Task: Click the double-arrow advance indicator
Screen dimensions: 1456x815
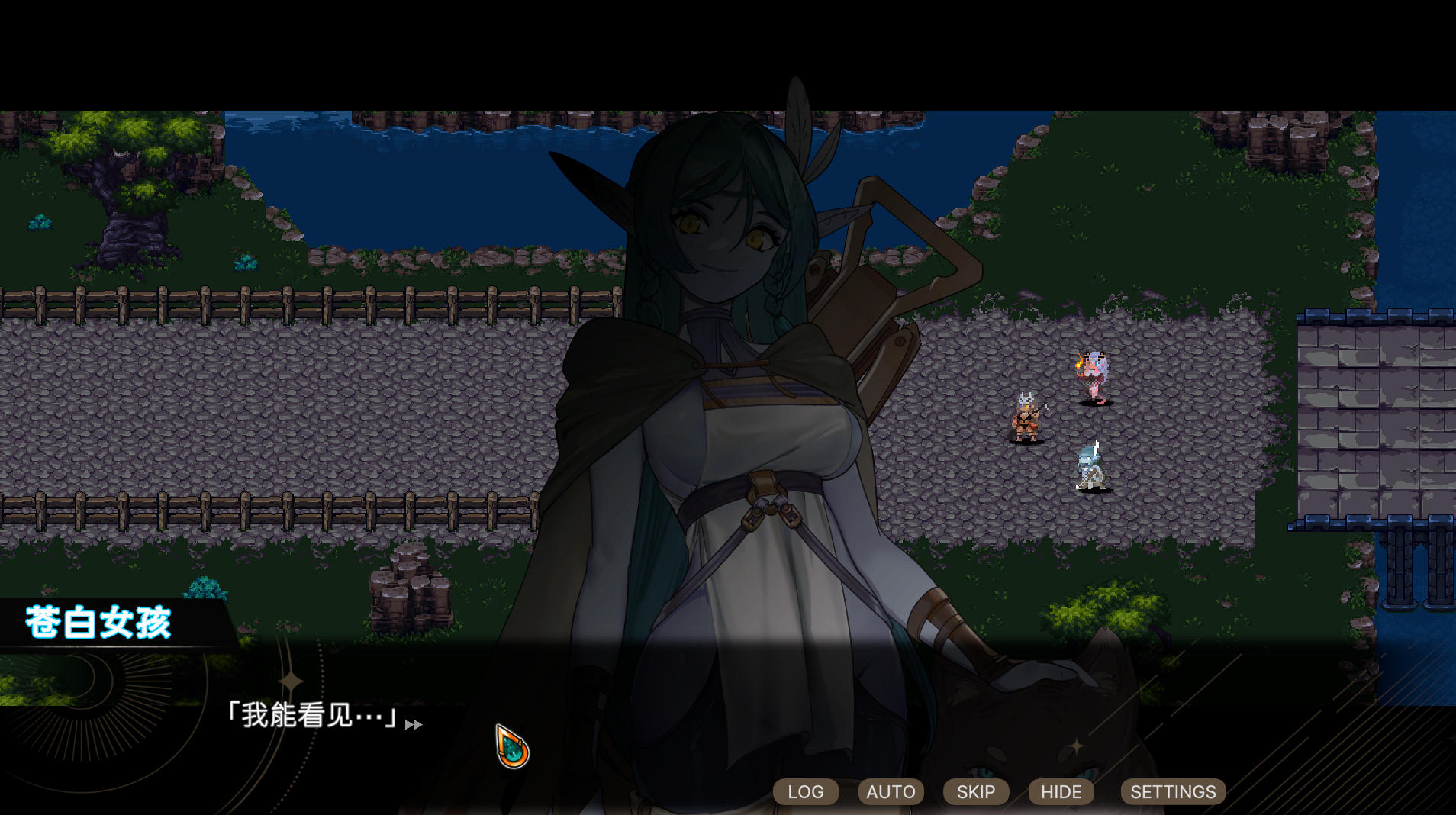Action: pos(414,725)
